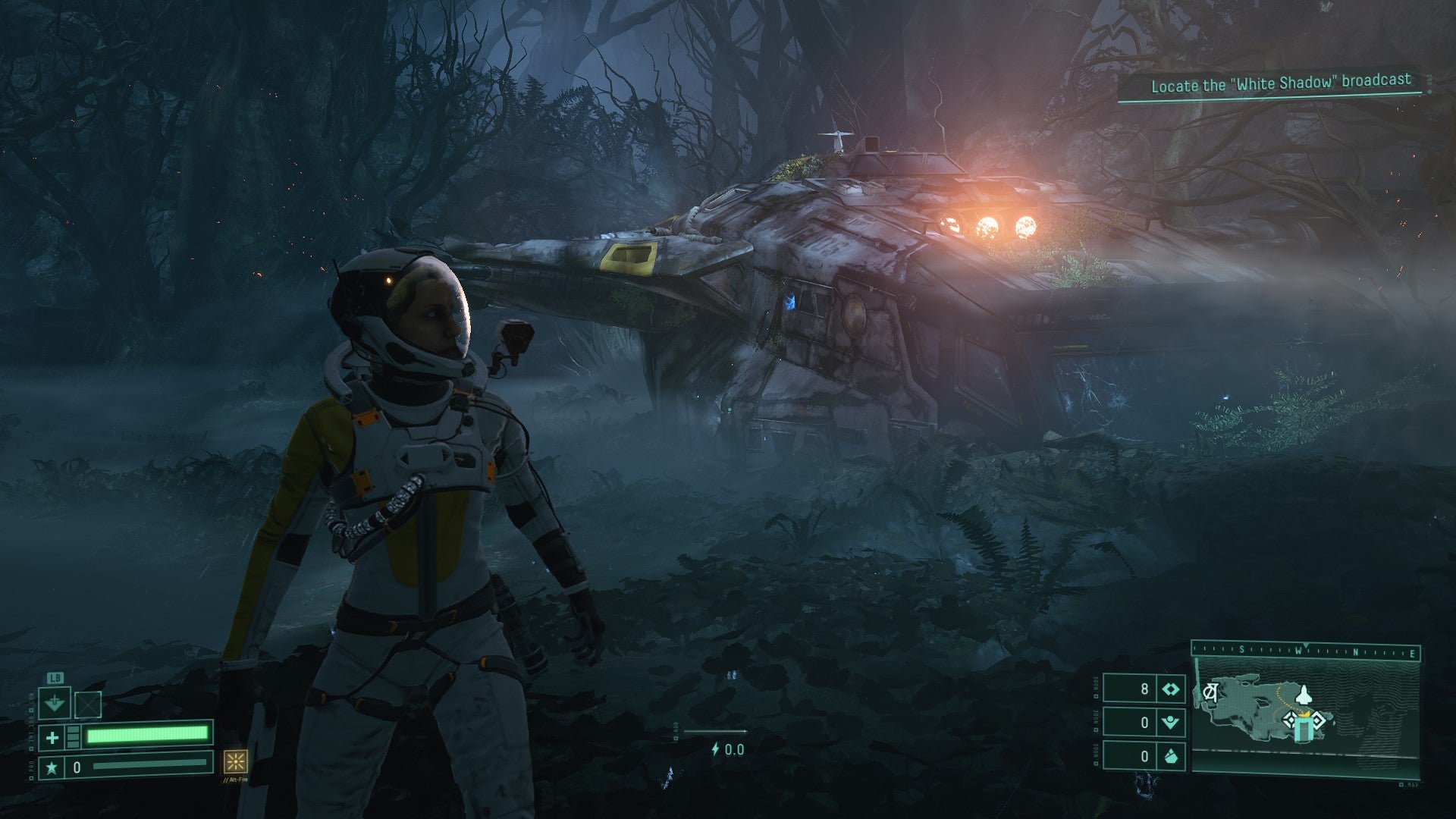The image size is (1456, 819).
Task: Click the orange Alt-Fire starburst icon
Action: pyautogui.click(x=235, y=761)
